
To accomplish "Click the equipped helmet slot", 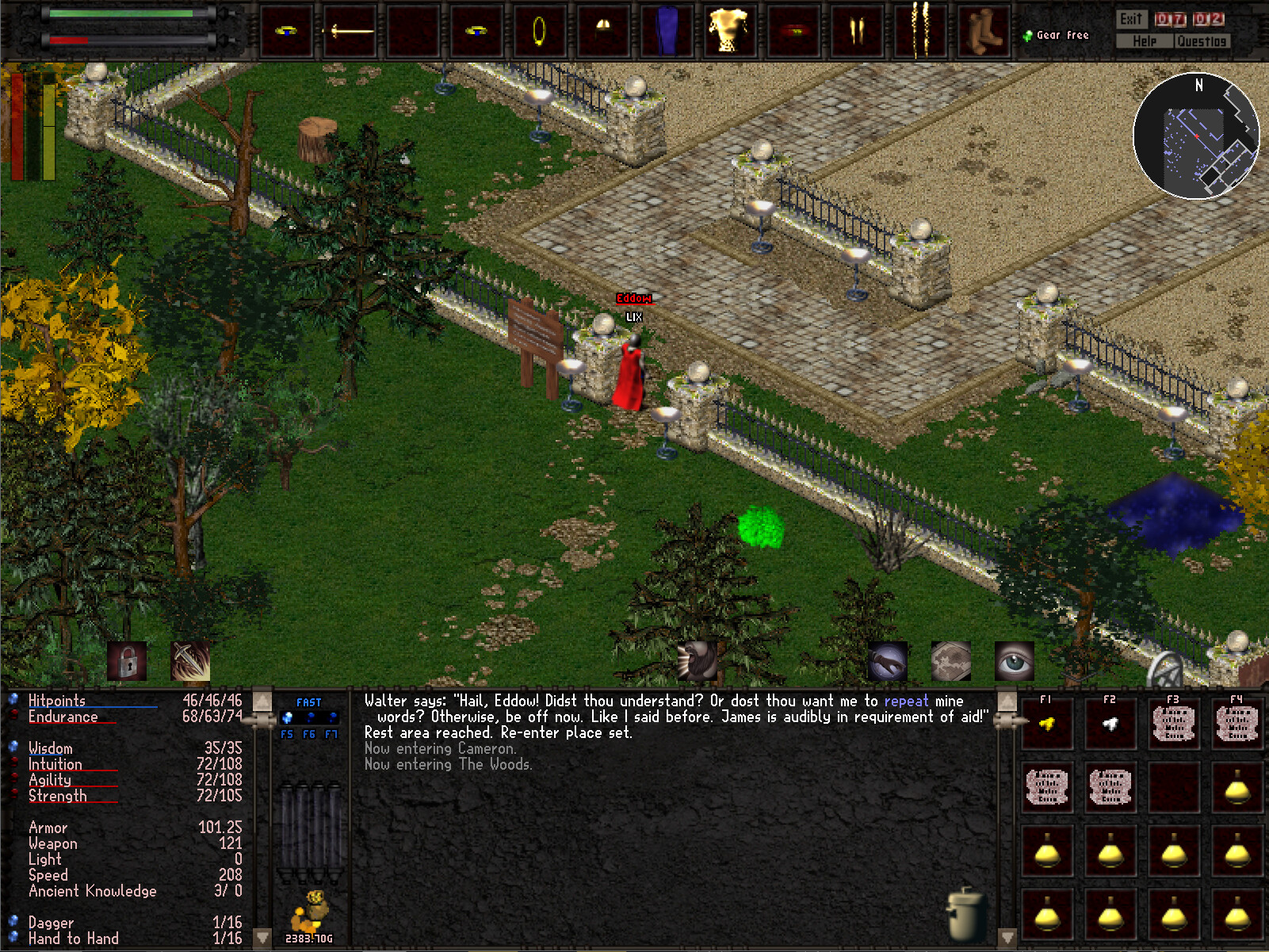I will (x=603, y=32).
